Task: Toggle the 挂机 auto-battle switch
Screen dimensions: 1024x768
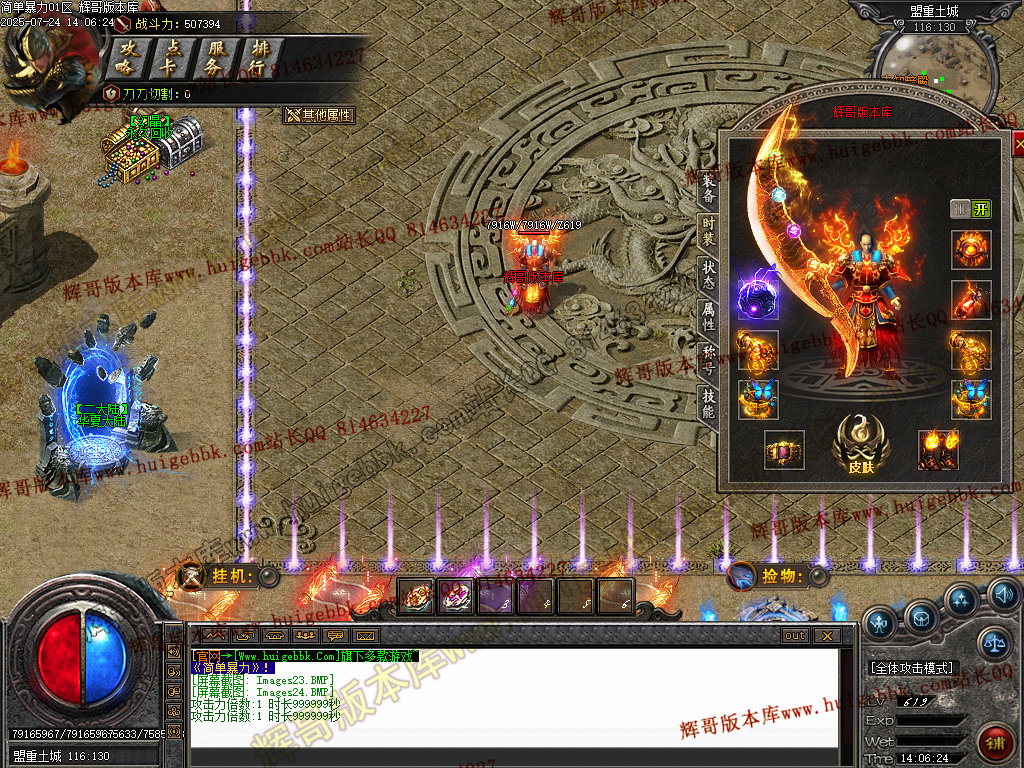Action: click(x=268, y=576)
